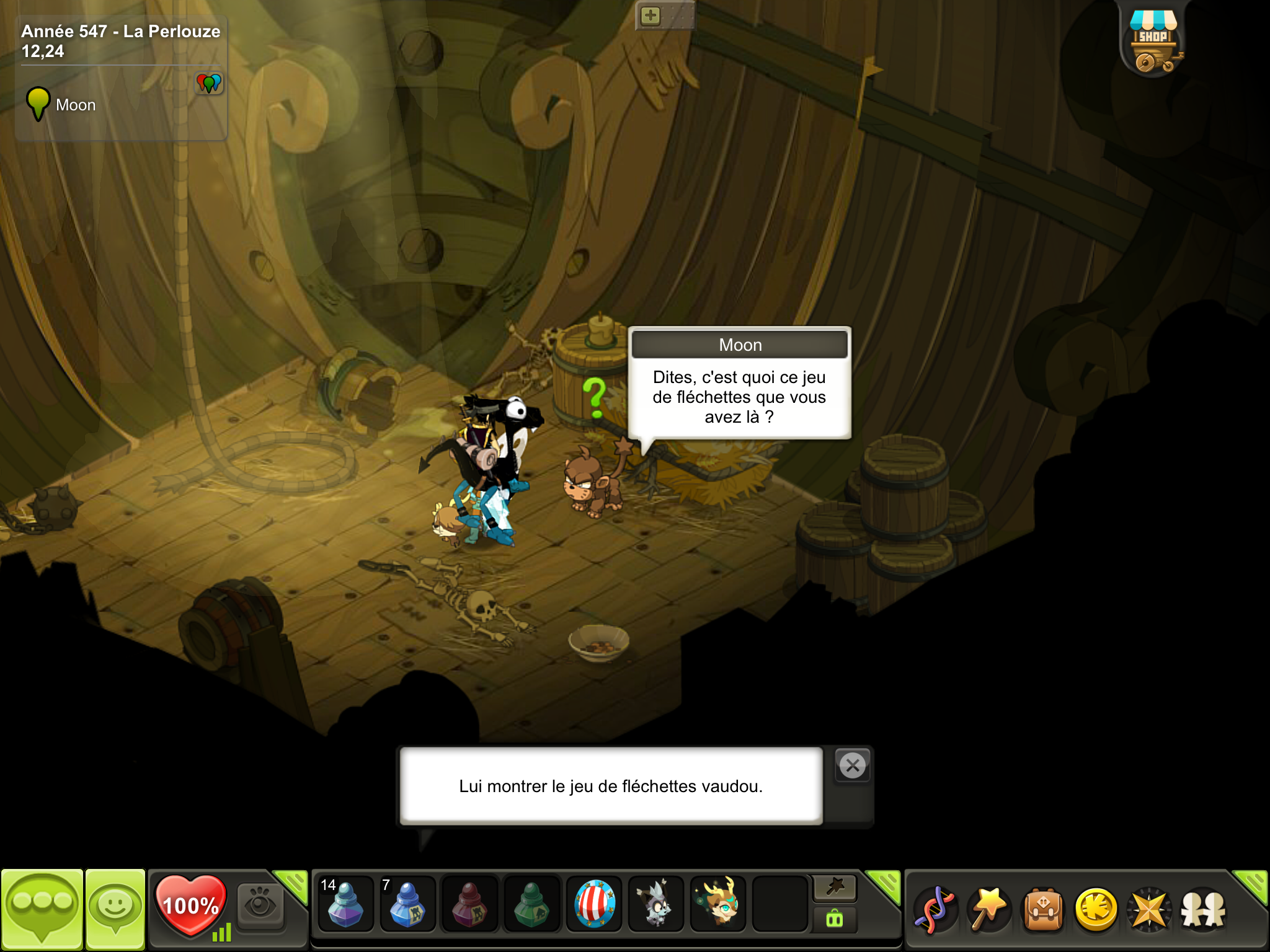Use the purple potion with count 14
The height and width of the screenshot is (952, 1270).
click(x=345, y=905)
